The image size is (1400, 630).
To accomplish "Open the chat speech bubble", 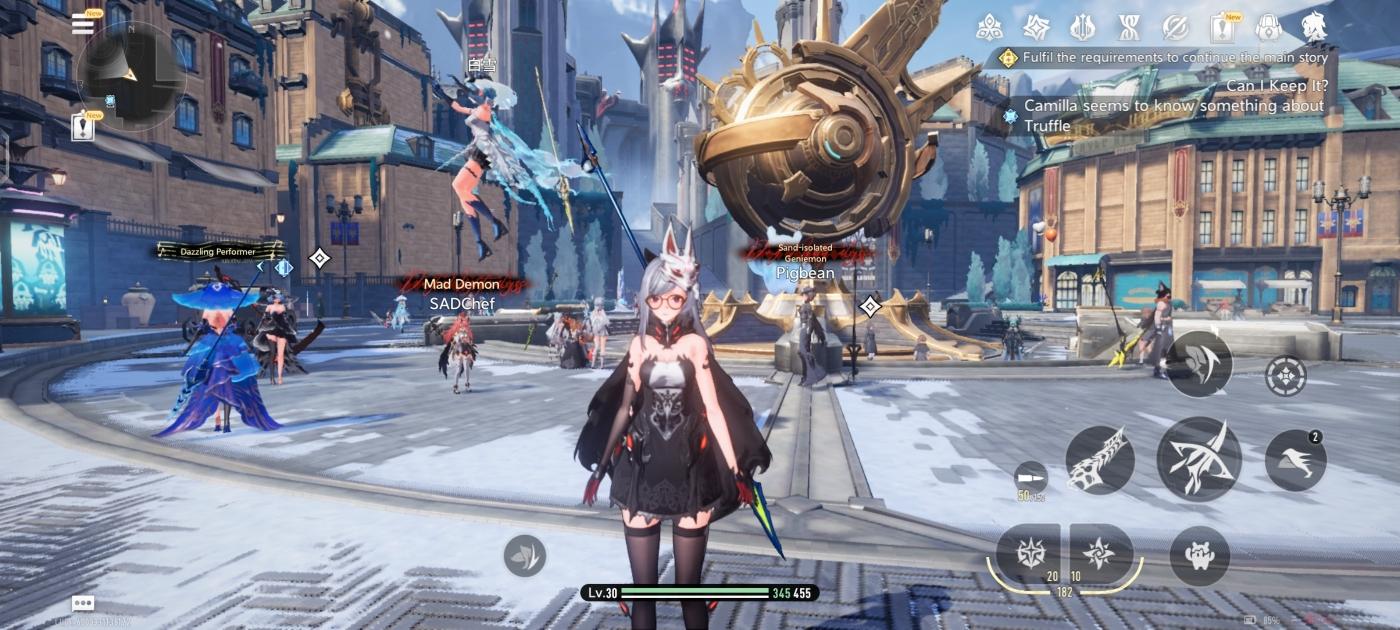I will pyautogui.click(x=83, y=604).
